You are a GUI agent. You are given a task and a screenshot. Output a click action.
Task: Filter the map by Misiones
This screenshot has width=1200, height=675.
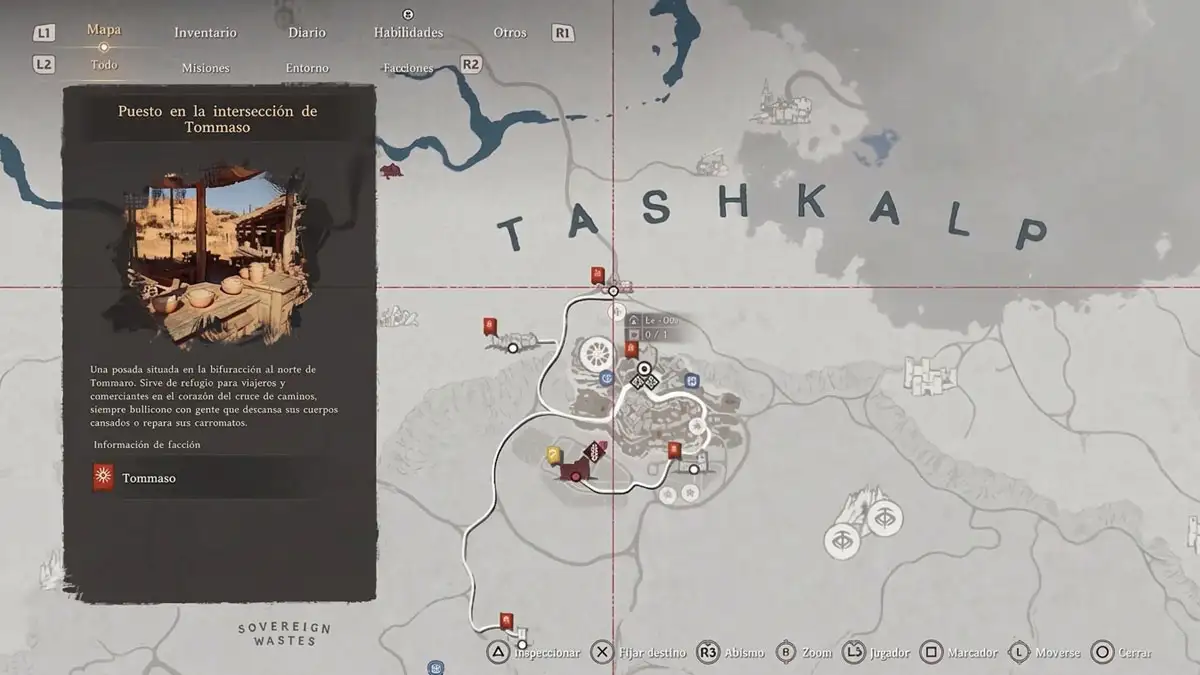click(x=205, y=68)
